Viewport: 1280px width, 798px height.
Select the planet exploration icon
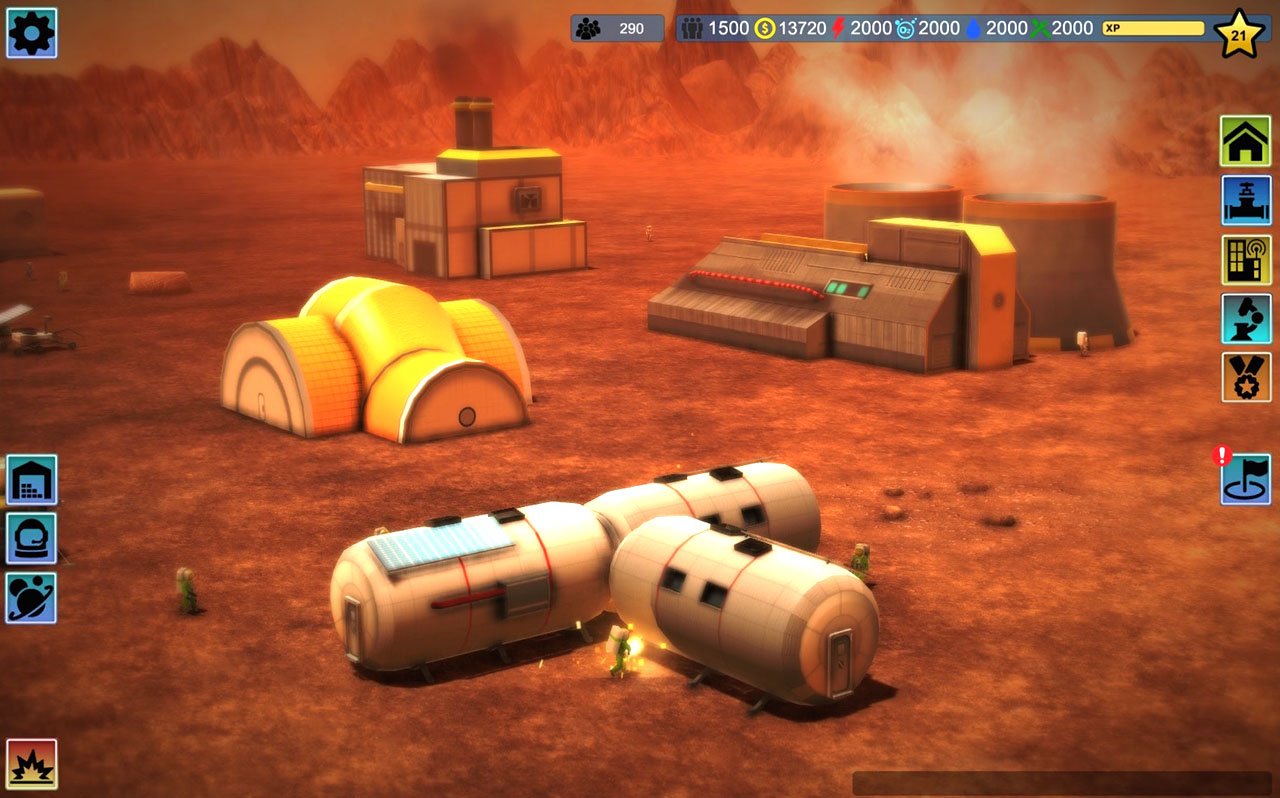(x=32, y=597)
